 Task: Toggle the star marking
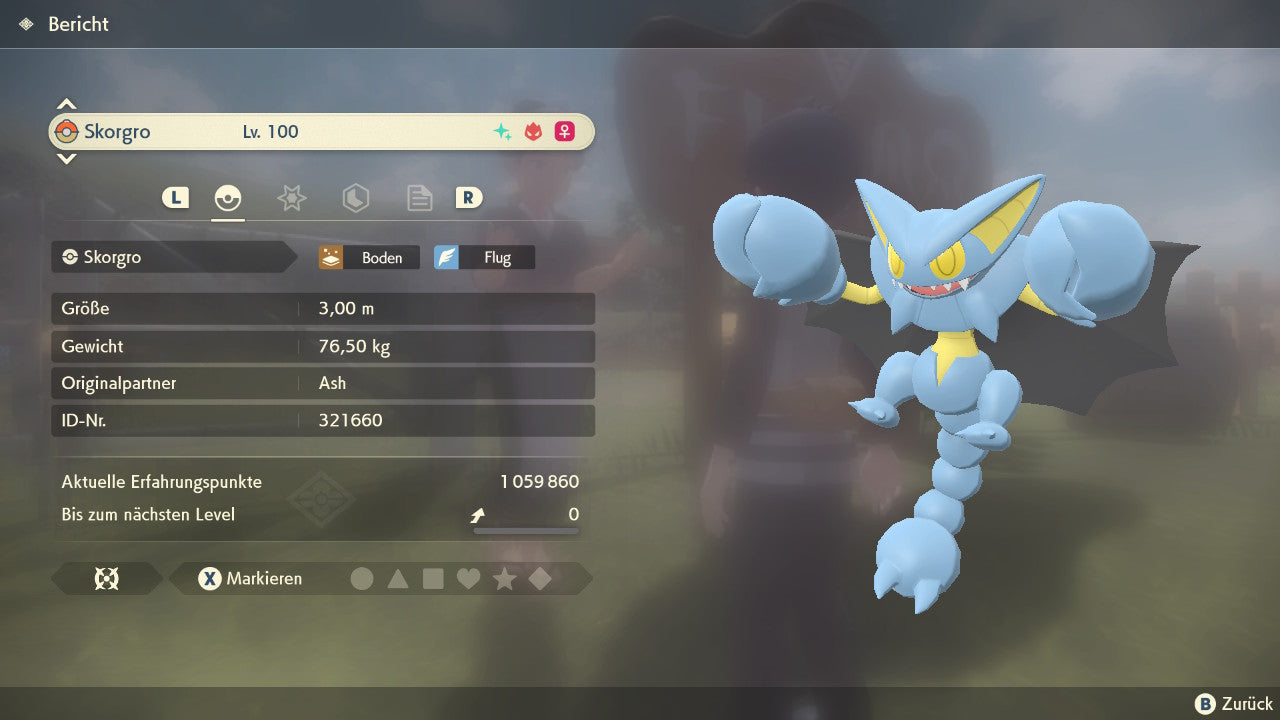coord(504,579)
